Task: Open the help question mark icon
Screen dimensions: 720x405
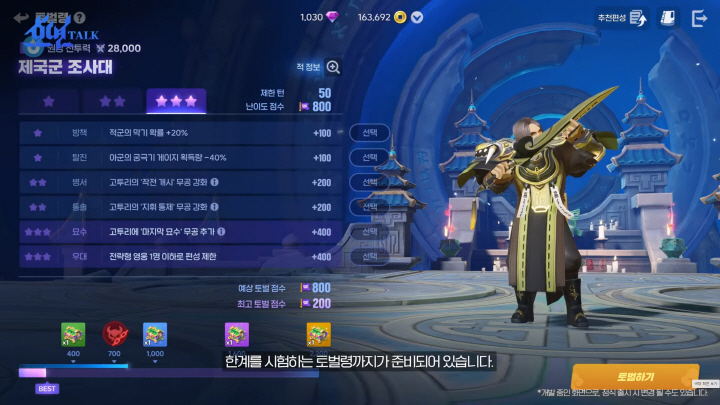Action: pos(80,17)
